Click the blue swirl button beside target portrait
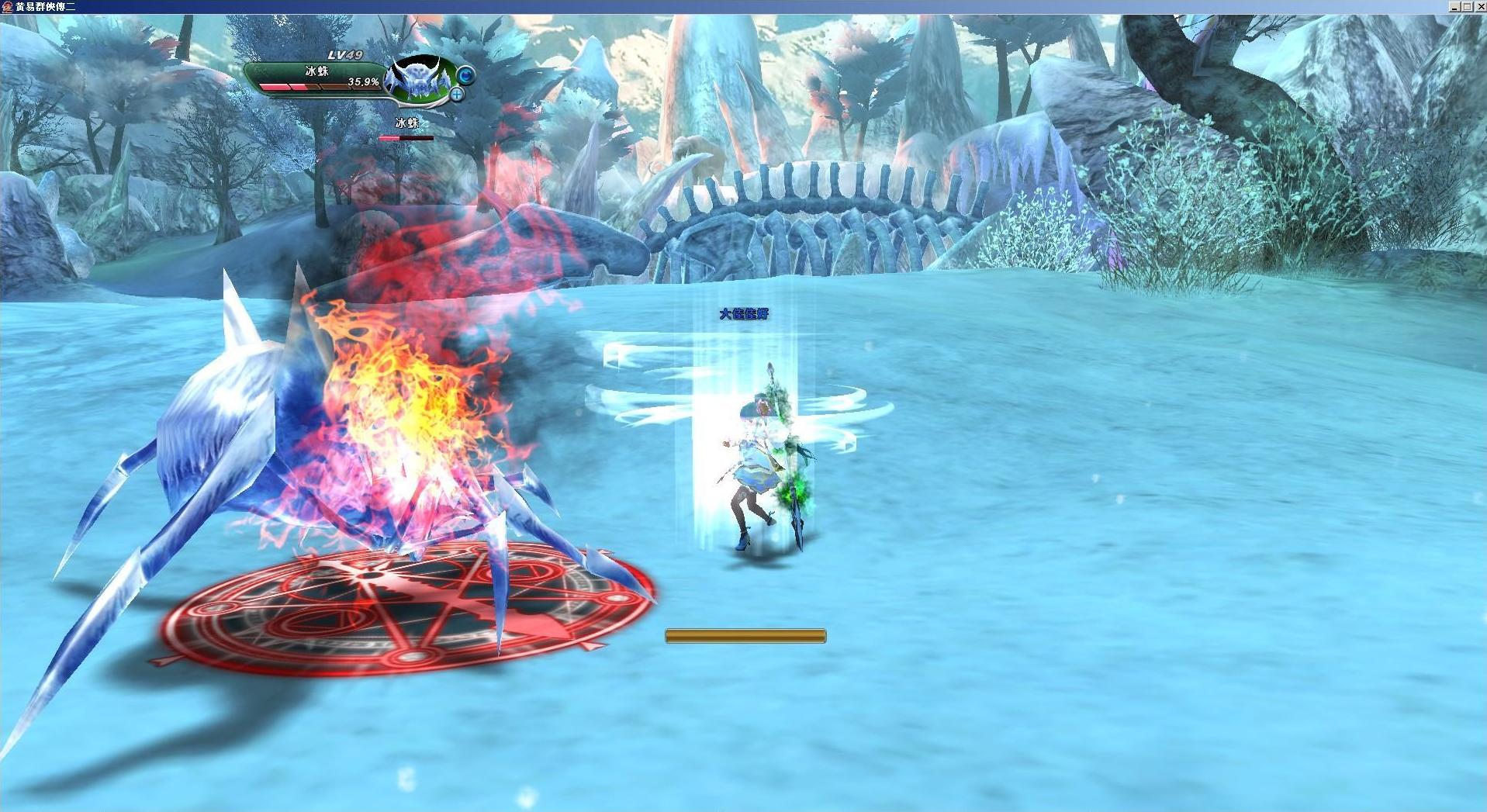The height and width of the screenshot is (812, 1487). pyautogui.click(x=465, y=75)
